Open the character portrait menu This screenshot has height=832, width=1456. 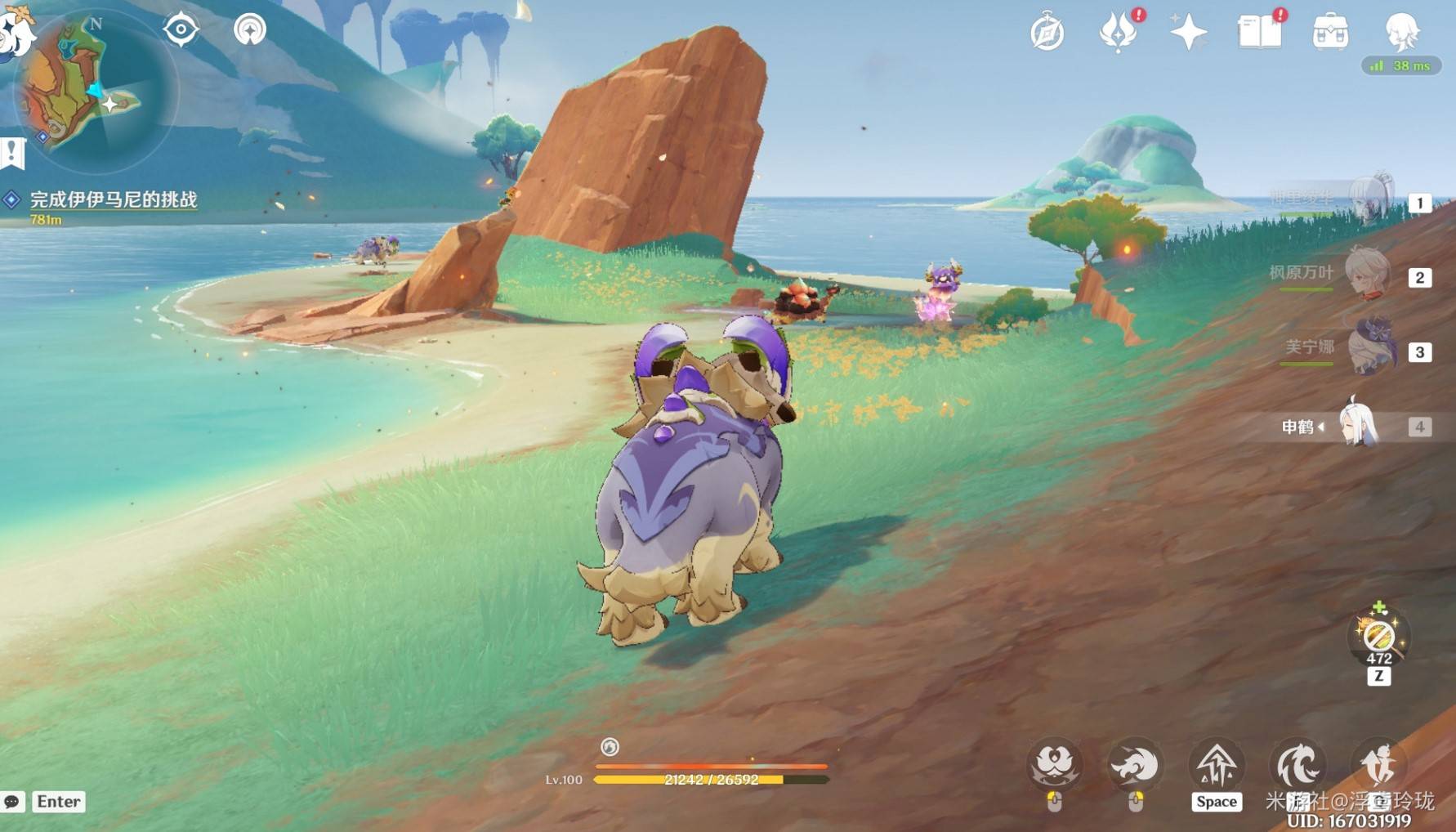point(1402,31)
